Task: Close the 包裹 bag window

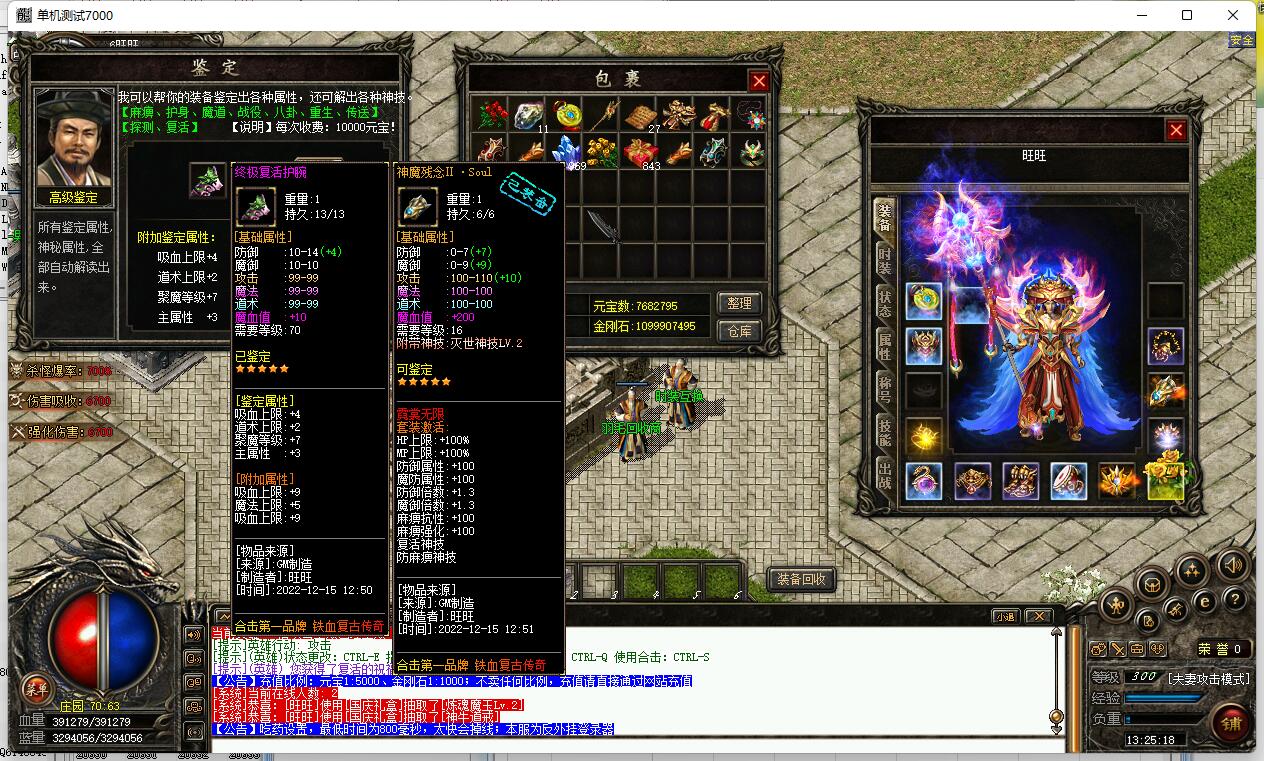Action: (759, 81)
